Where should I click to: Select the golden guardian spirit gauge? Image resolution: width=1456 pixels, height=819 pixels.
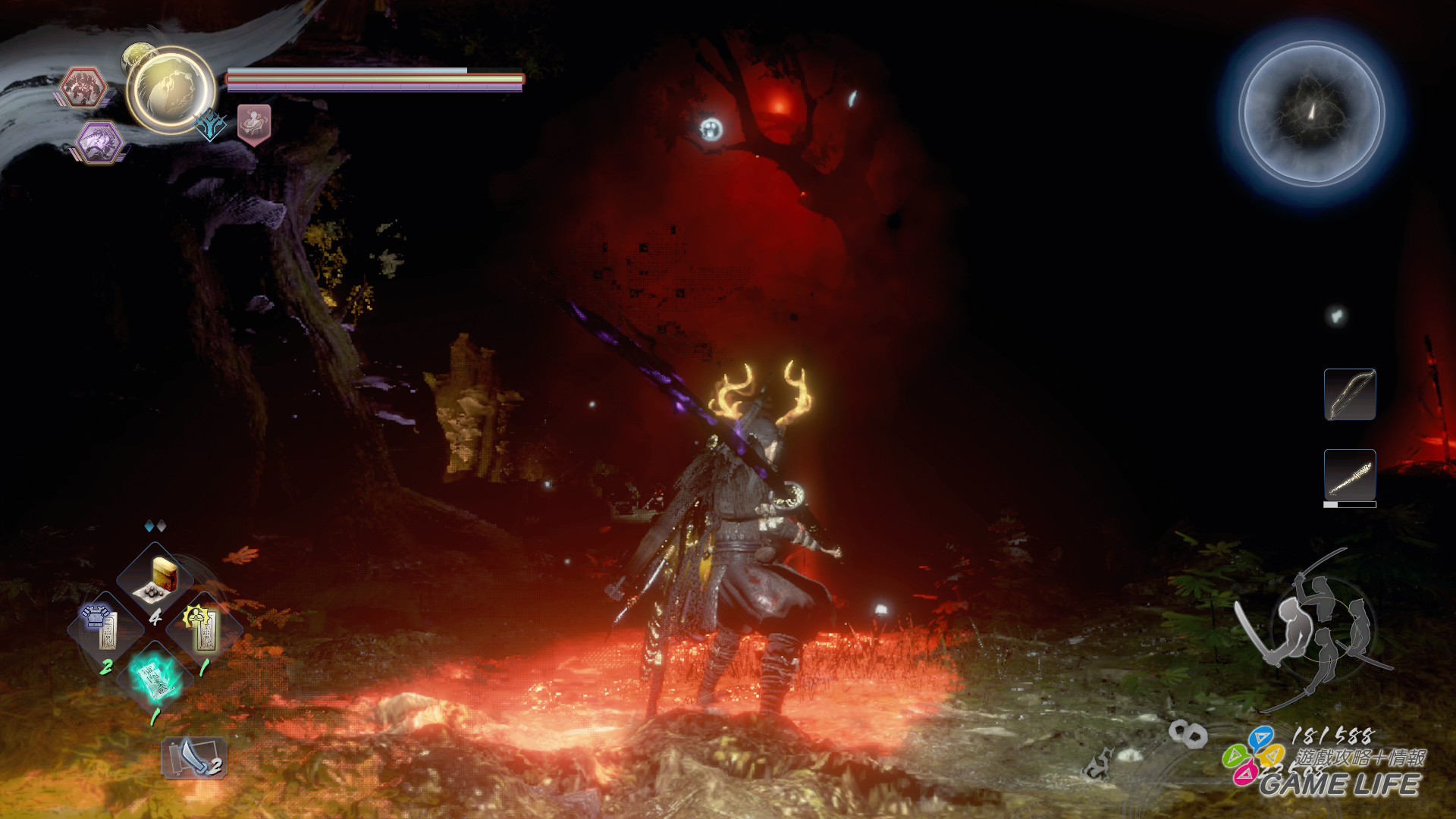(x=171, y=90)
